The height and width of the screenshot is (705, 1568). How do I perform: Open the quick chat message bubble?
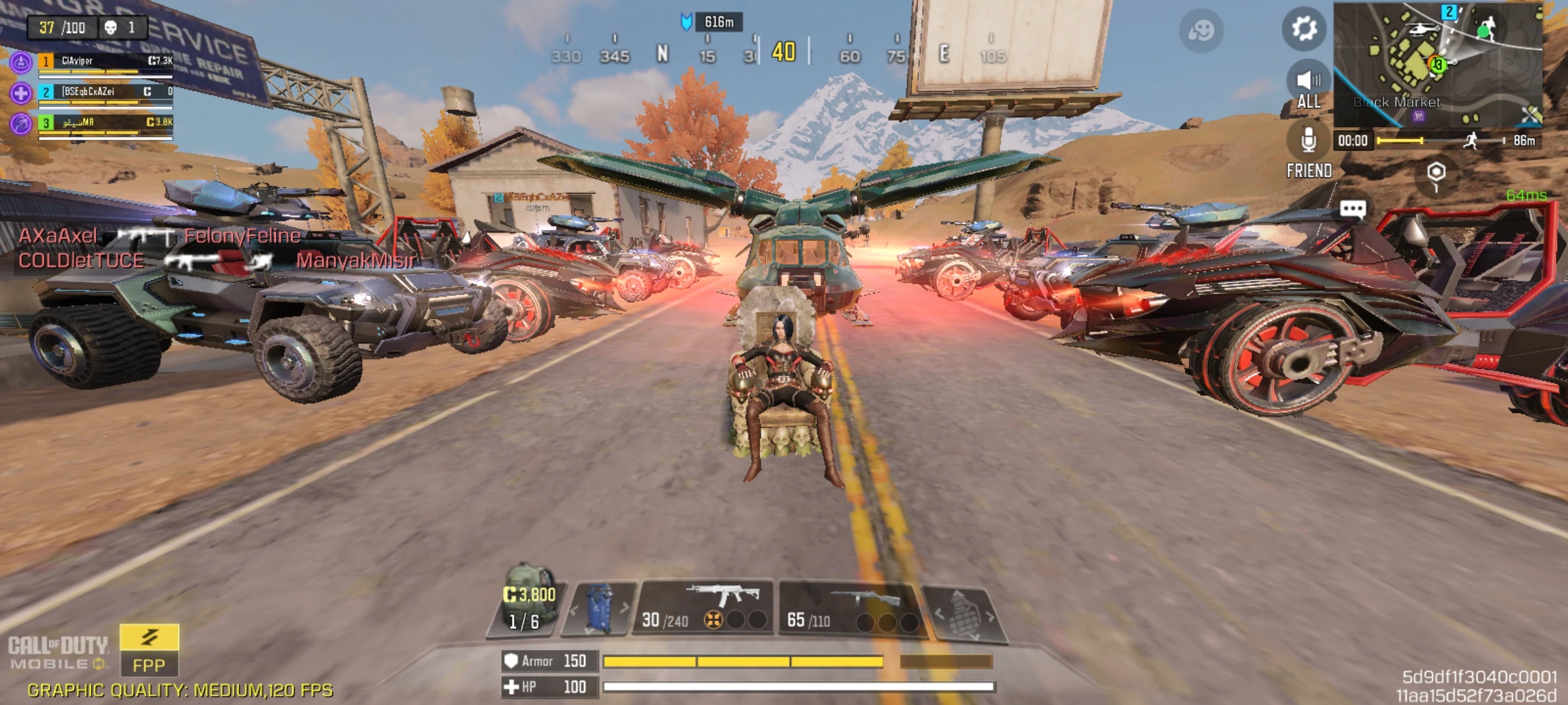pyautogui.click(x=1352, y=209)
